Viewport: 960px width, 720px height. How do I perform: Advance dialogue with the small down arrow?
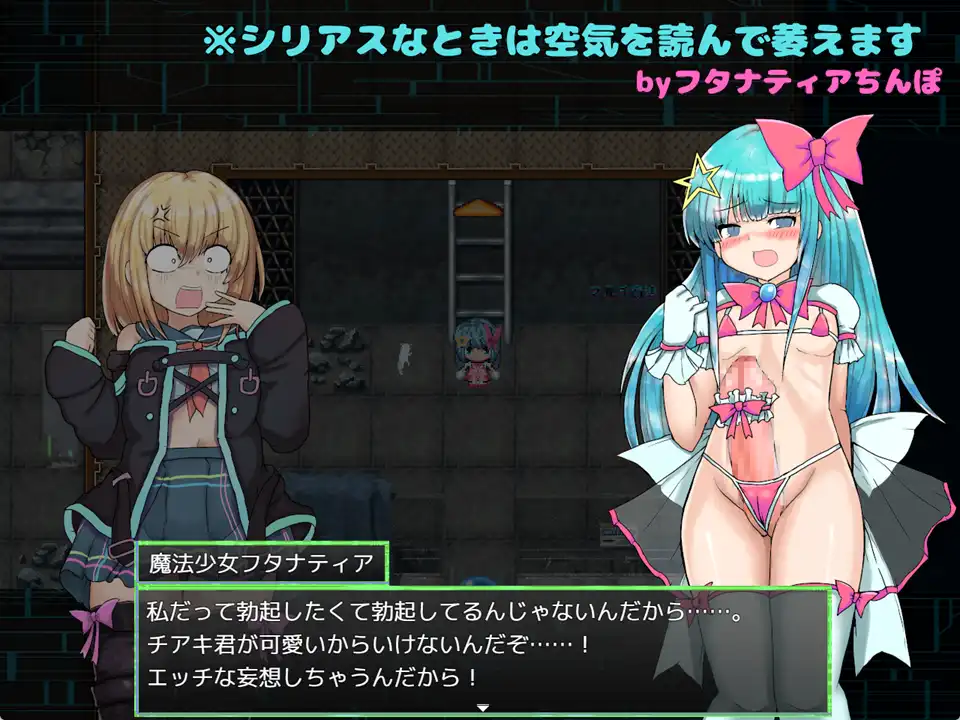[x=482, y=708]
